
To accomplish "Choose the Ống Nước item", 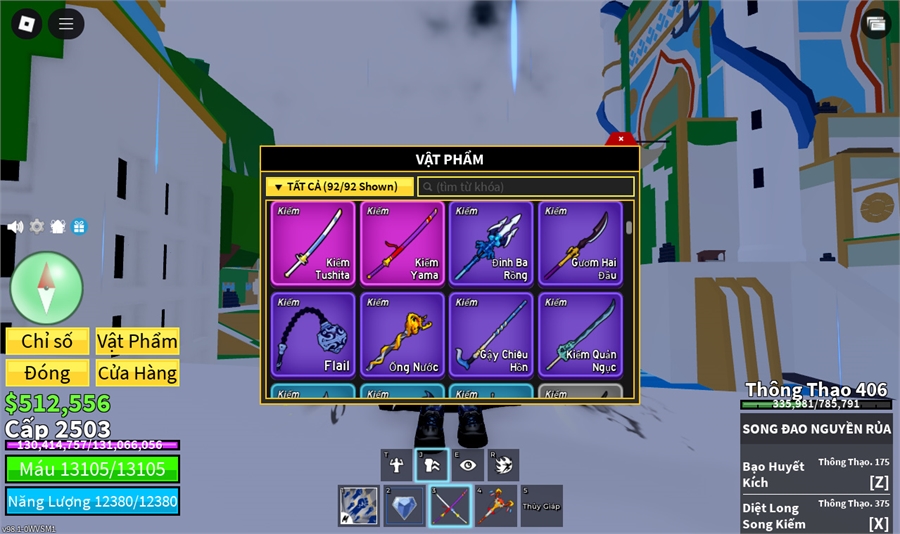I will click(402, 335).
